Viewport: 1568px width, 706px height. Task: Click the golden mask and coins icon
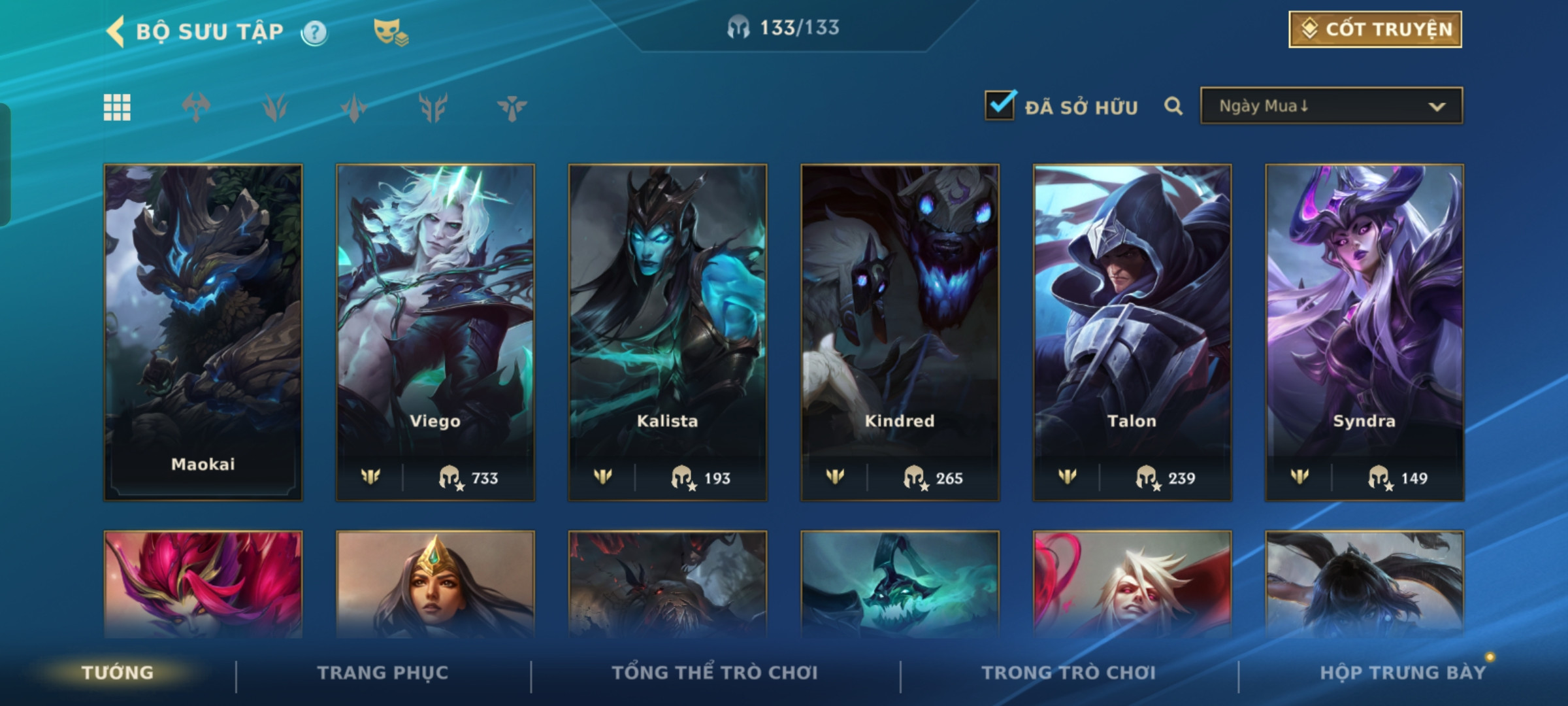[390, 31]
